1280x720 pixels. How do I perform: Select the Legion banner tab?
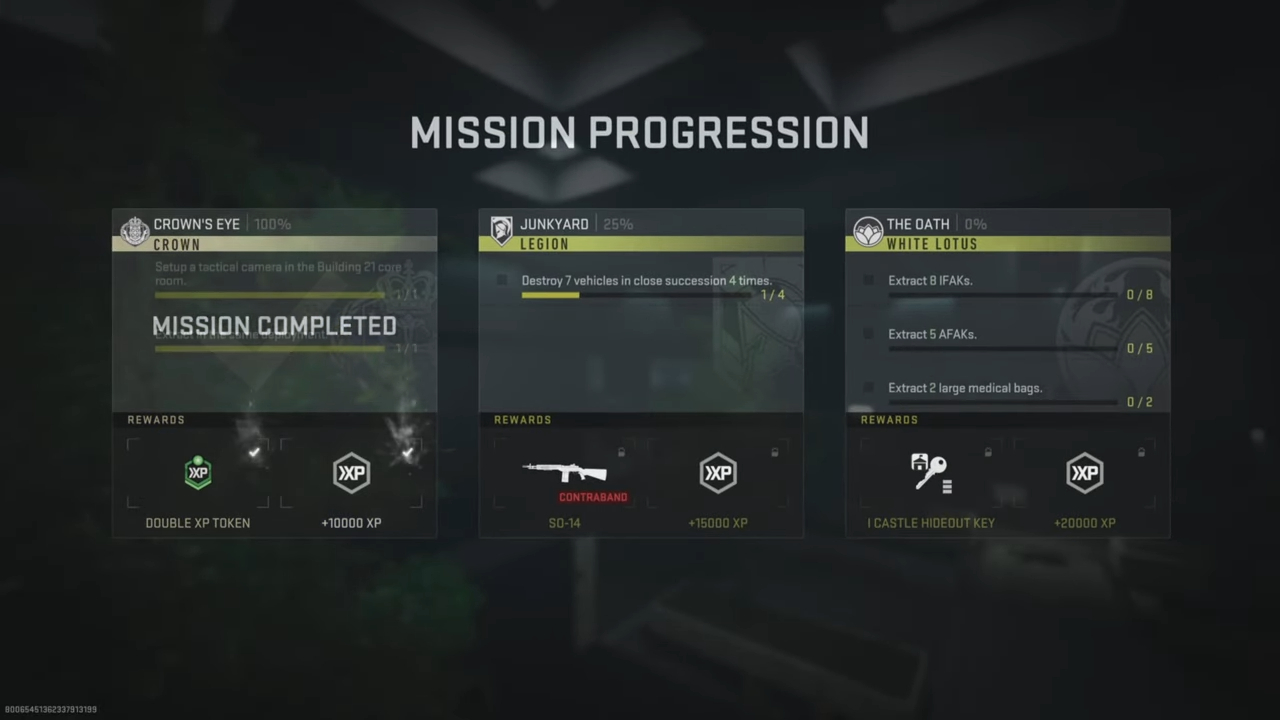pos(640,243)
